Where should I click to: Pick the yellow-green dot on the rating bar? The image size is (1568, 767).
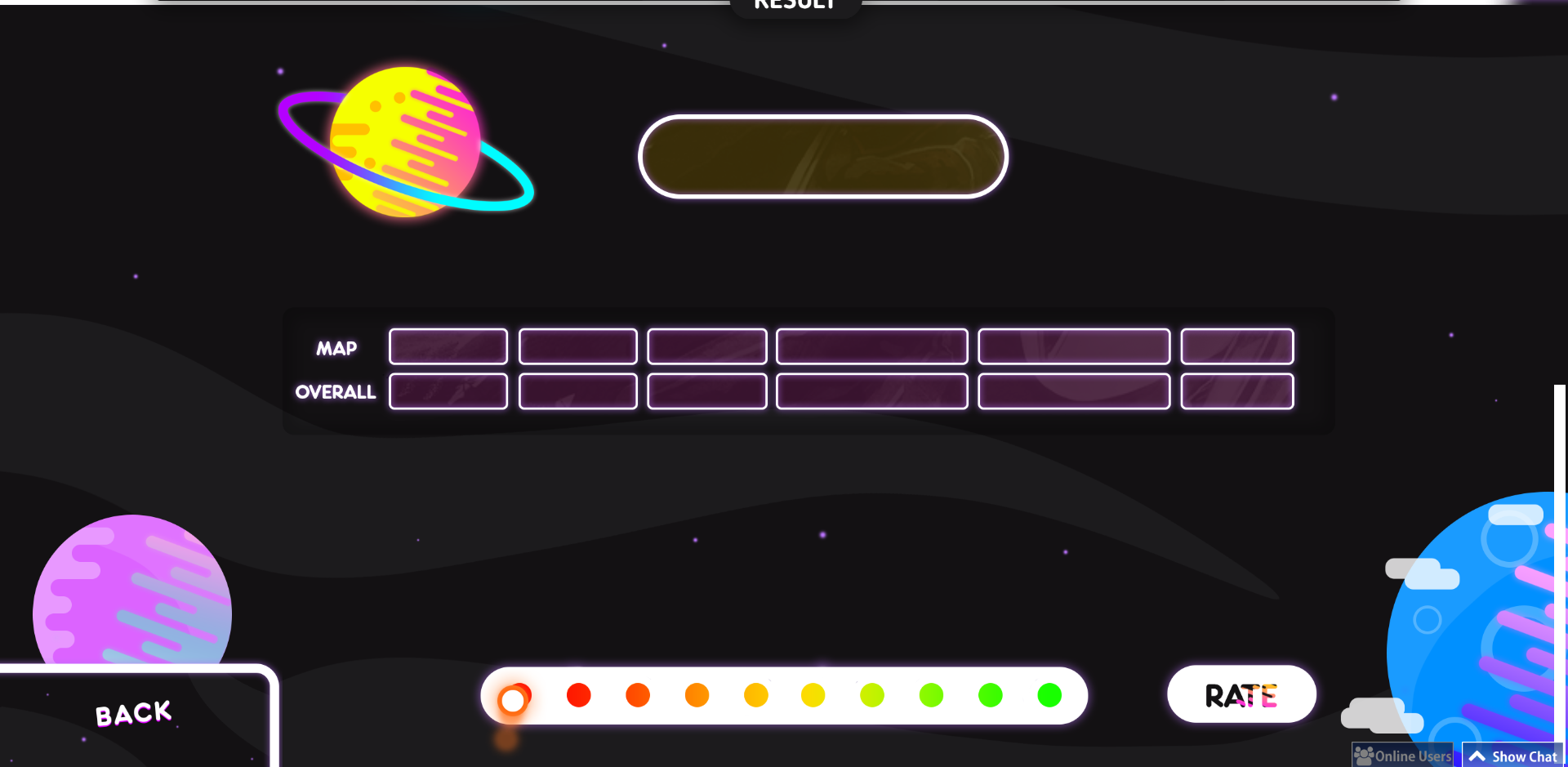(874, 696)
